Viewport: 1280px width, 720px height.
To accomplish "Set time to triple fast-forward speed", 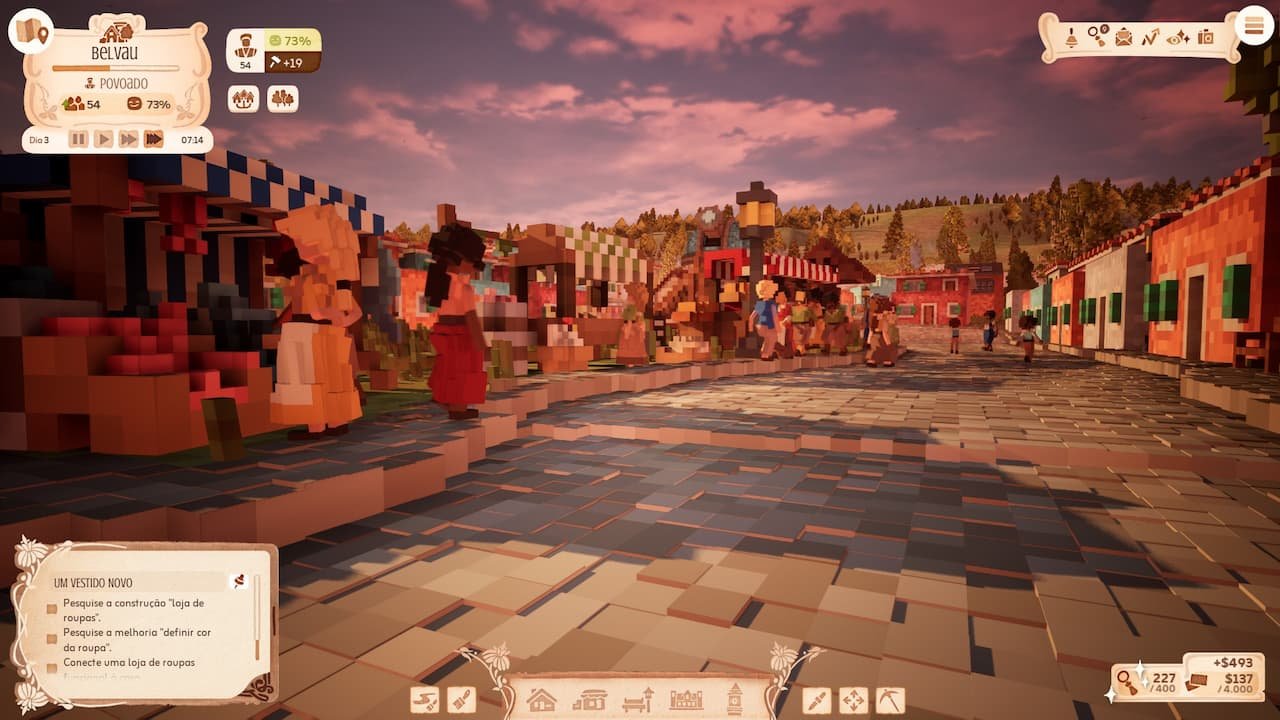I will pyautogui.click(x=153, y=139).
